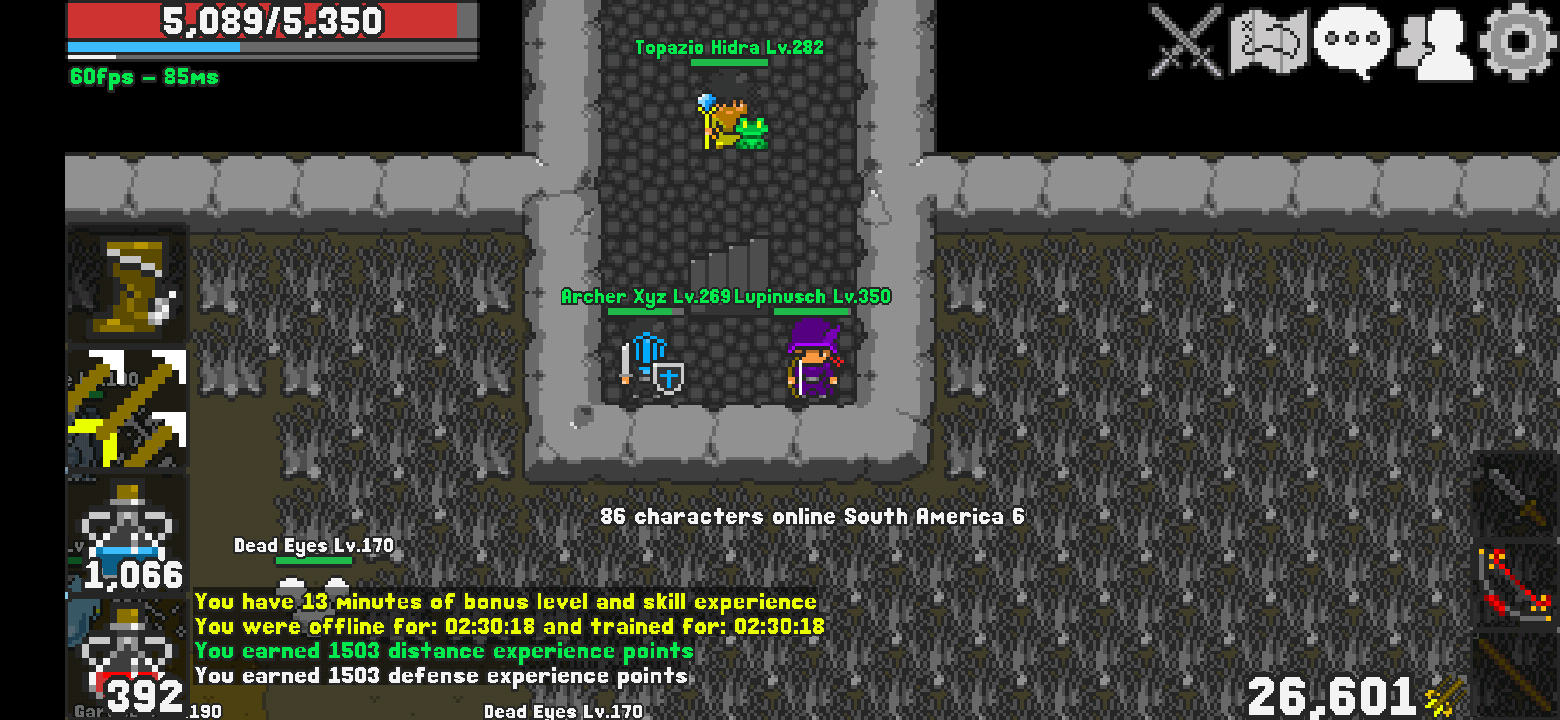
Task: Select the brown wooden staff slot
Action: point(1518,675)
